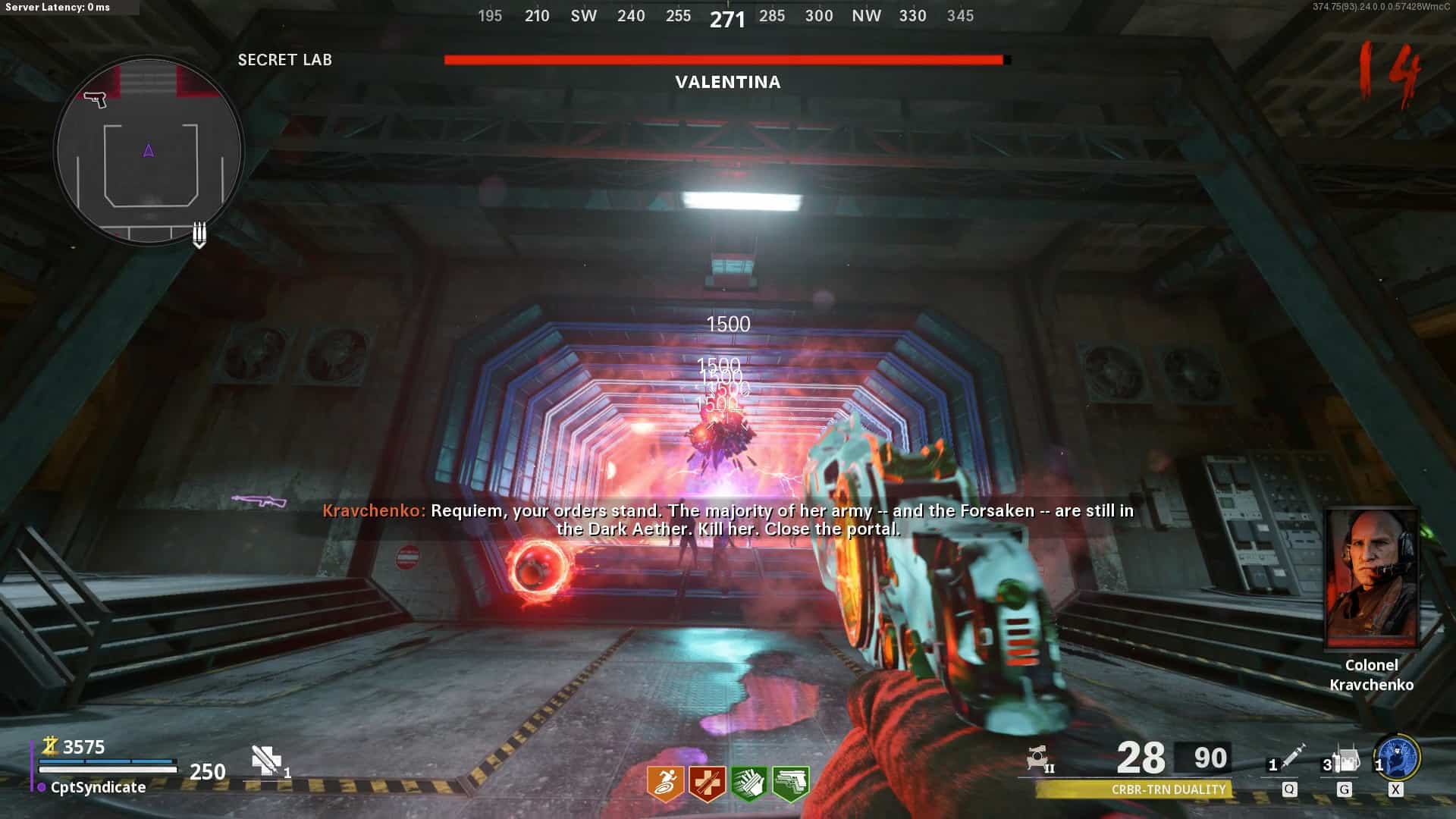This screenshot has height=819, width=1456.
Task: Click the weapon attachment icon beside ammo
Action: [x=1038, y=758]
